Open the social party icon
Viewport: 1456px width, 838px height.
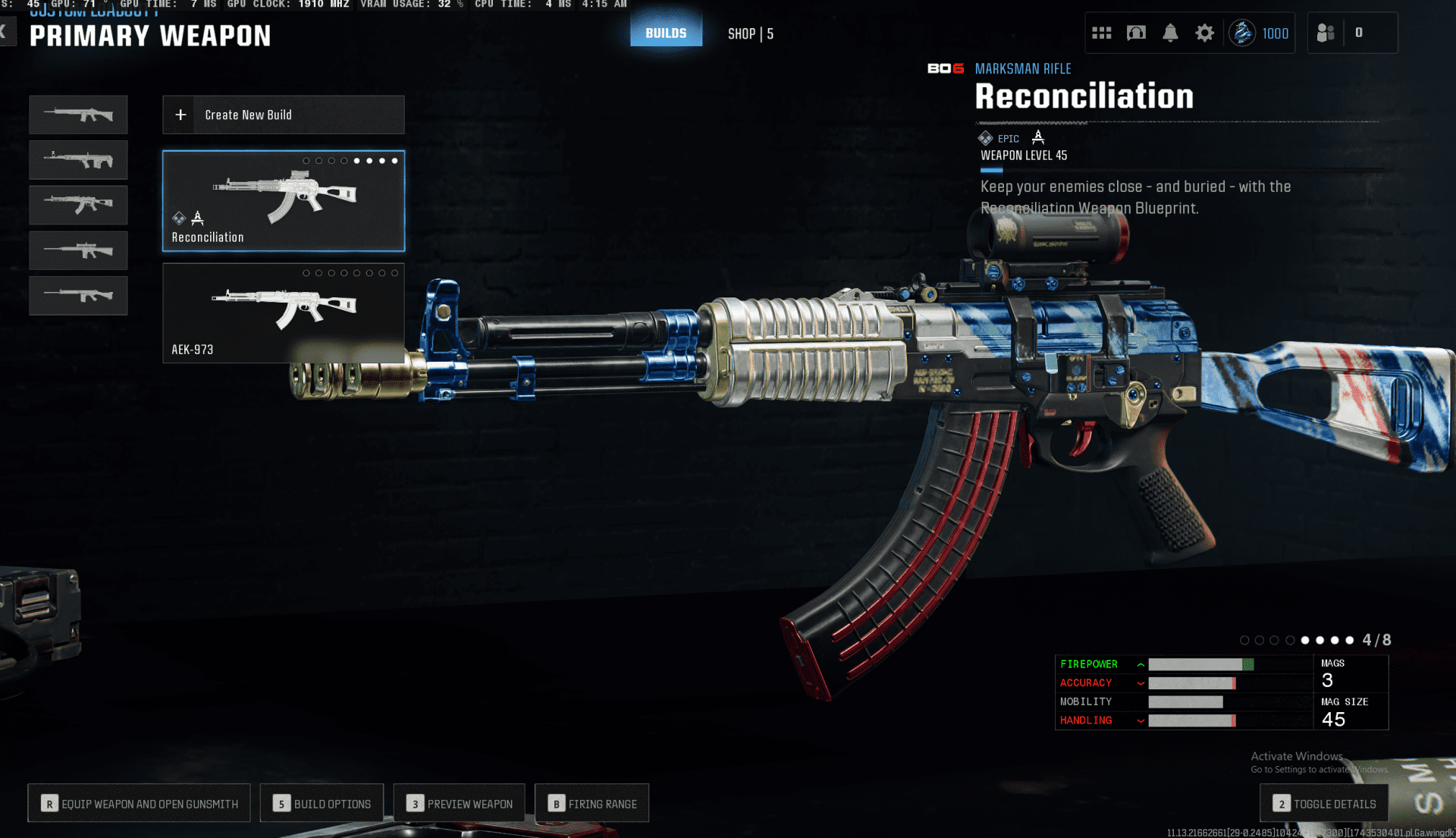point(1326,33)
